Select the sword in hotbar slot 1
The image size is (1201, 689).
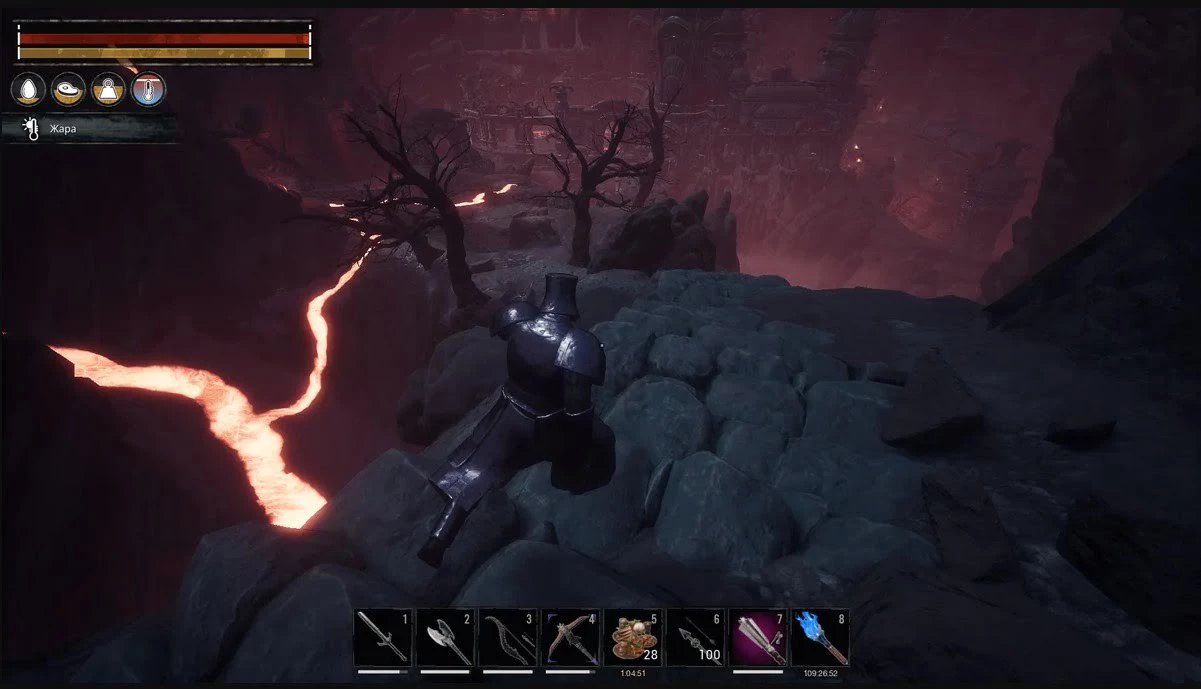[382, 637]
